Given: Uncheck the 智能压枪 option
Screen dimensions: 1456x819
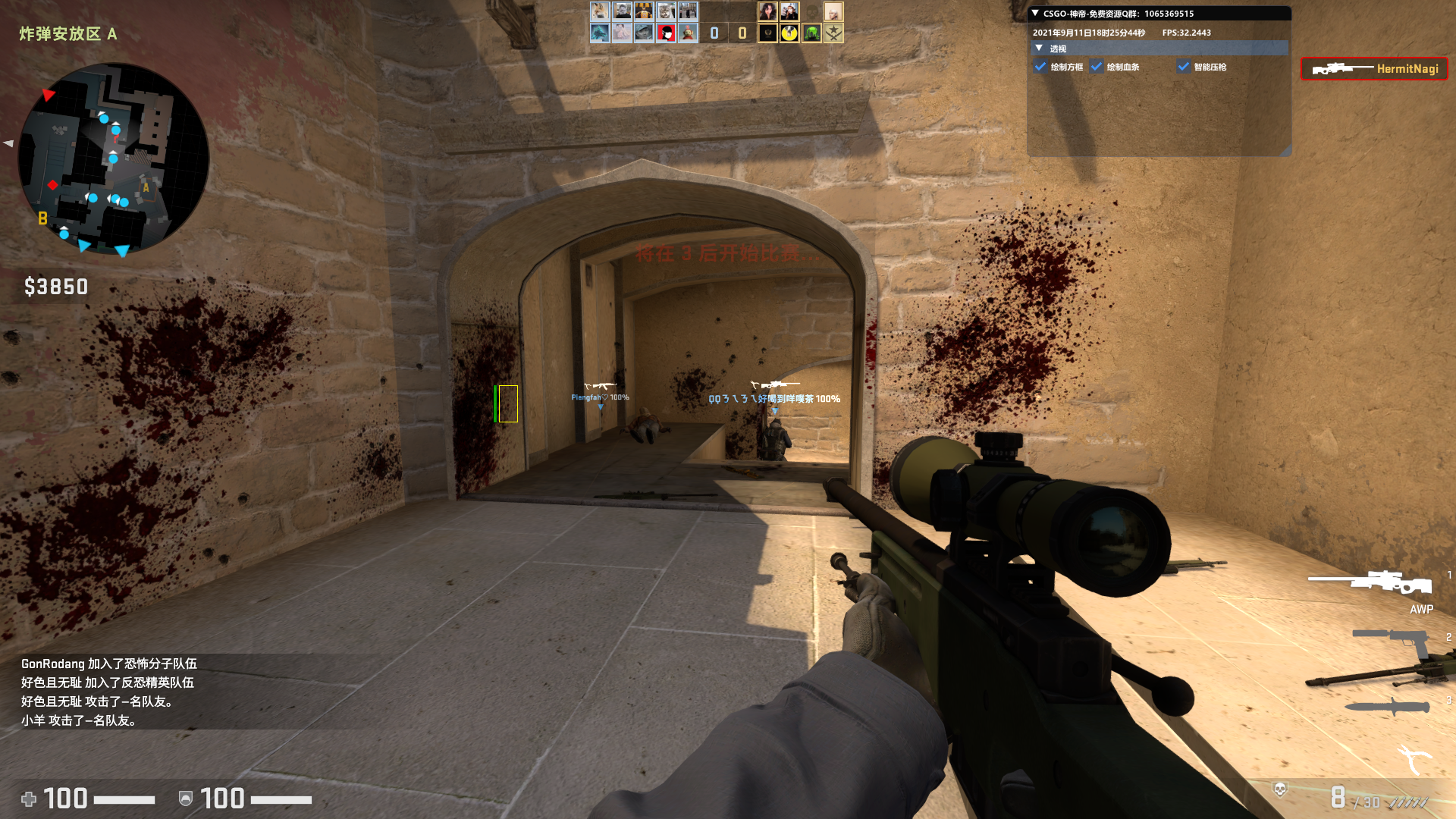Looking at the screenshot, I should pyautogui.click(x=1184, y=67).
